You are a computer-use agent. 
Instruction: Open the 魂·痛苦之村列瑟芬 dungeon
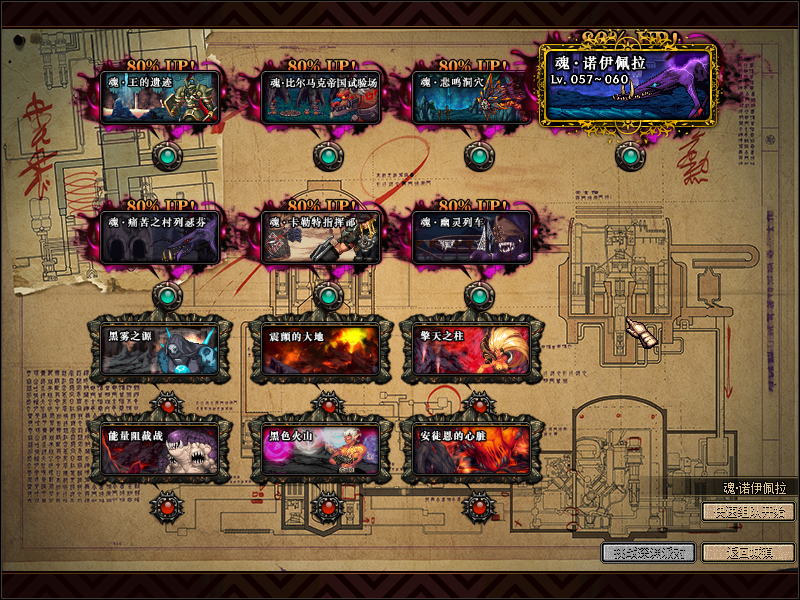[x=161, y=237]
